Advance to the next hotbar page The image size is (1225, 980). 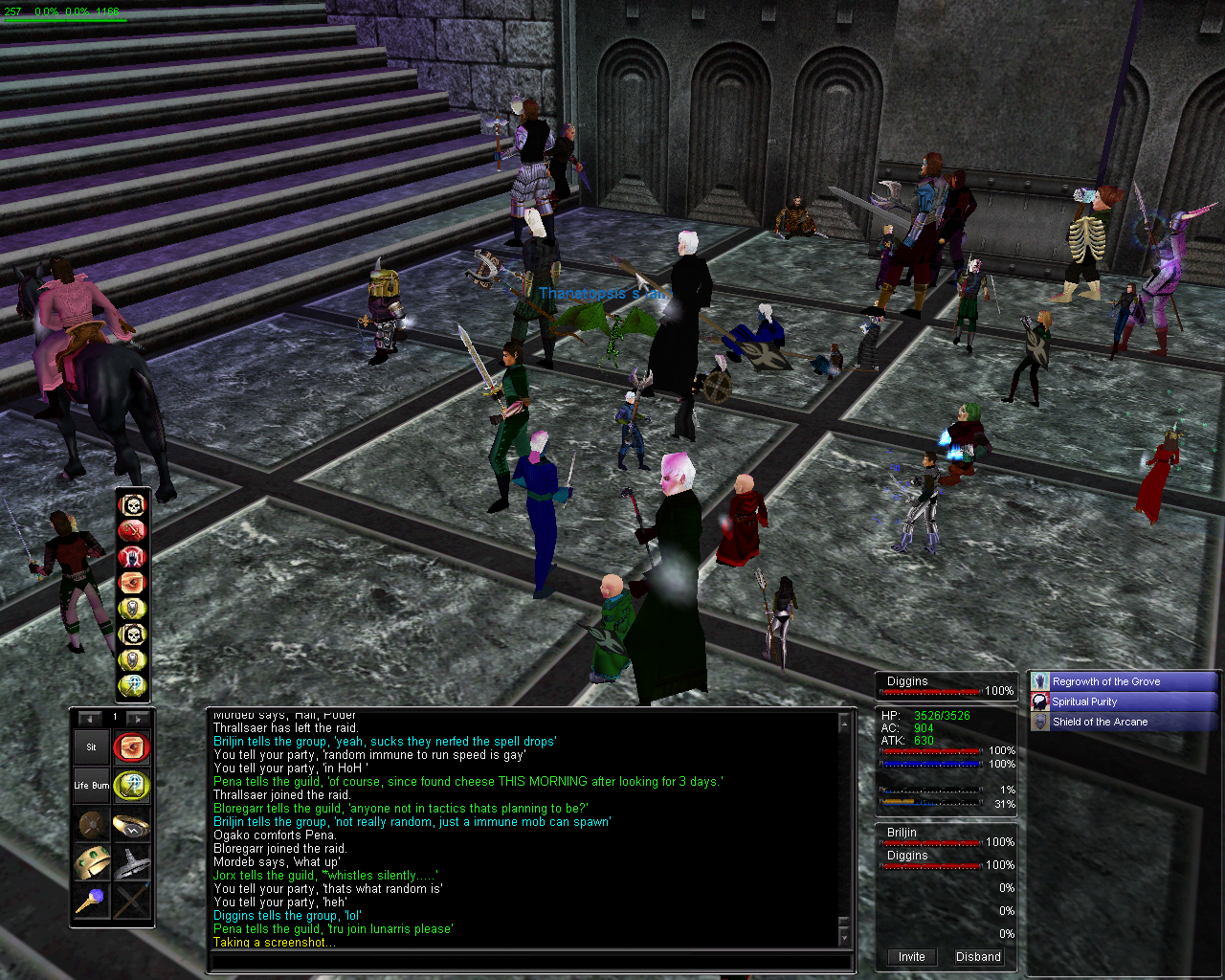tap(138, 718)
